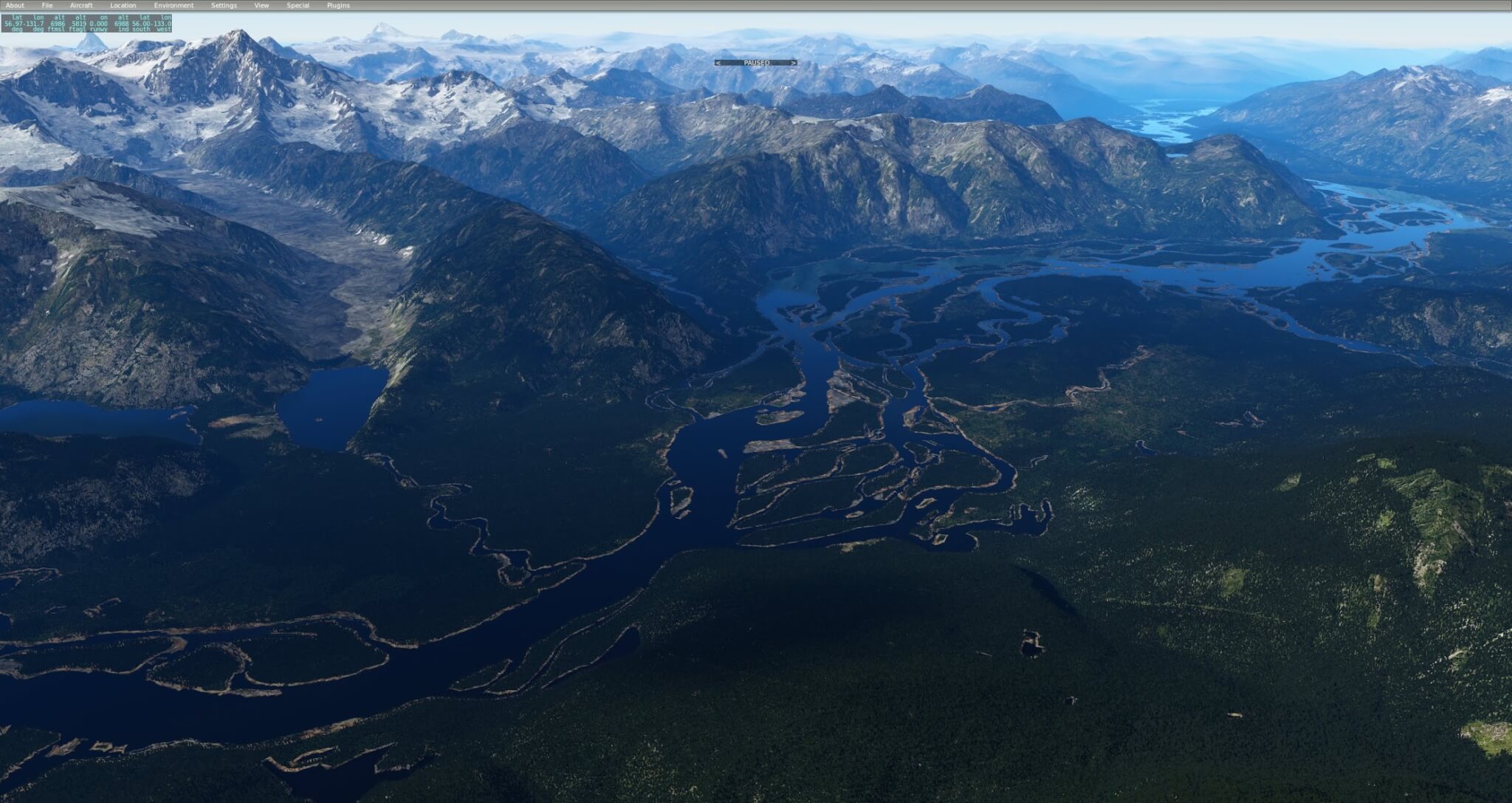Click the left arrow to slow simulation speed
Screen dimensions: 1512x803
(717, 63)
